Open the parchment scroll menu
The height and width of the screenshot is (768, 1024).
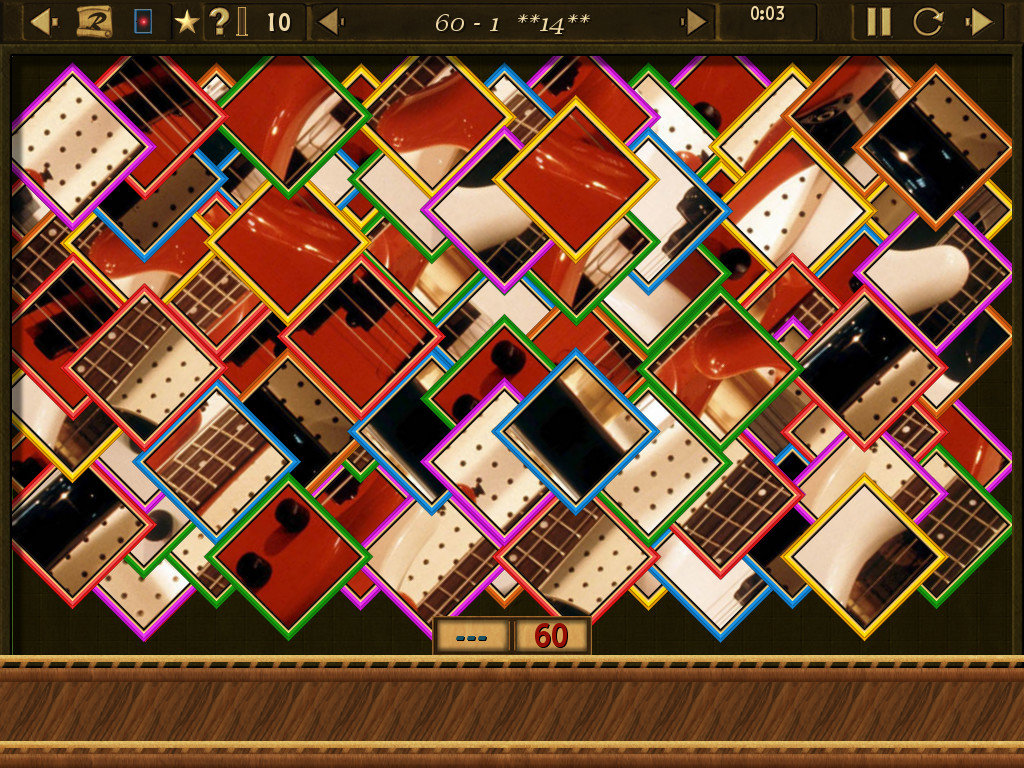94,21
